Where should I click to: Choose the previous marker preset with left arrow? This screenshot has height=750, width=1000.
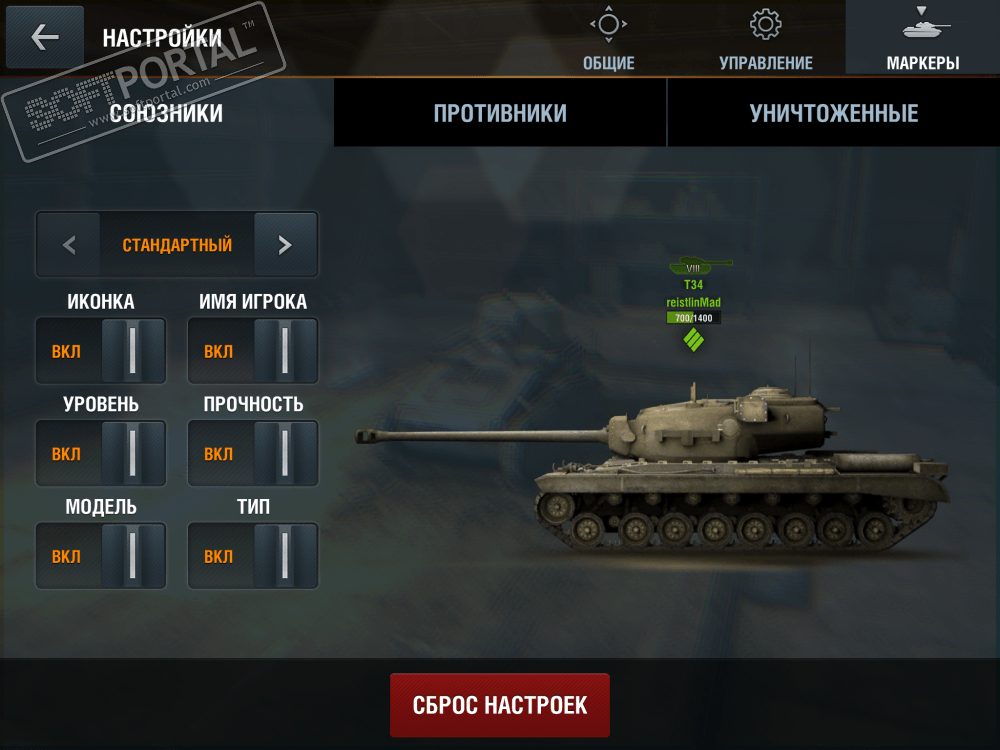69,244
